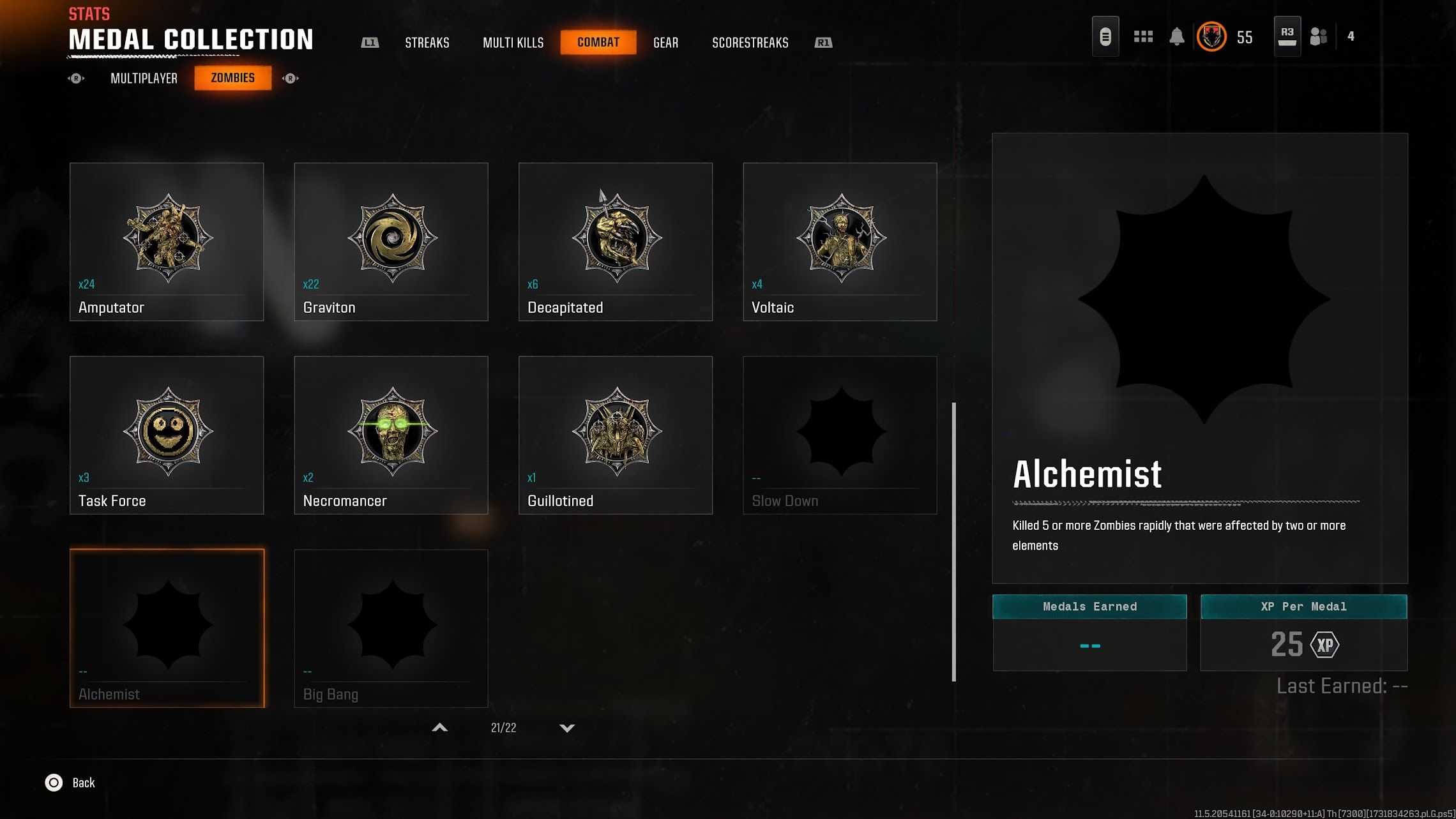Switch to the Gear tab
Image resolution: width=1456 pixels, height=819 pixels.
(x=665, y=42)
